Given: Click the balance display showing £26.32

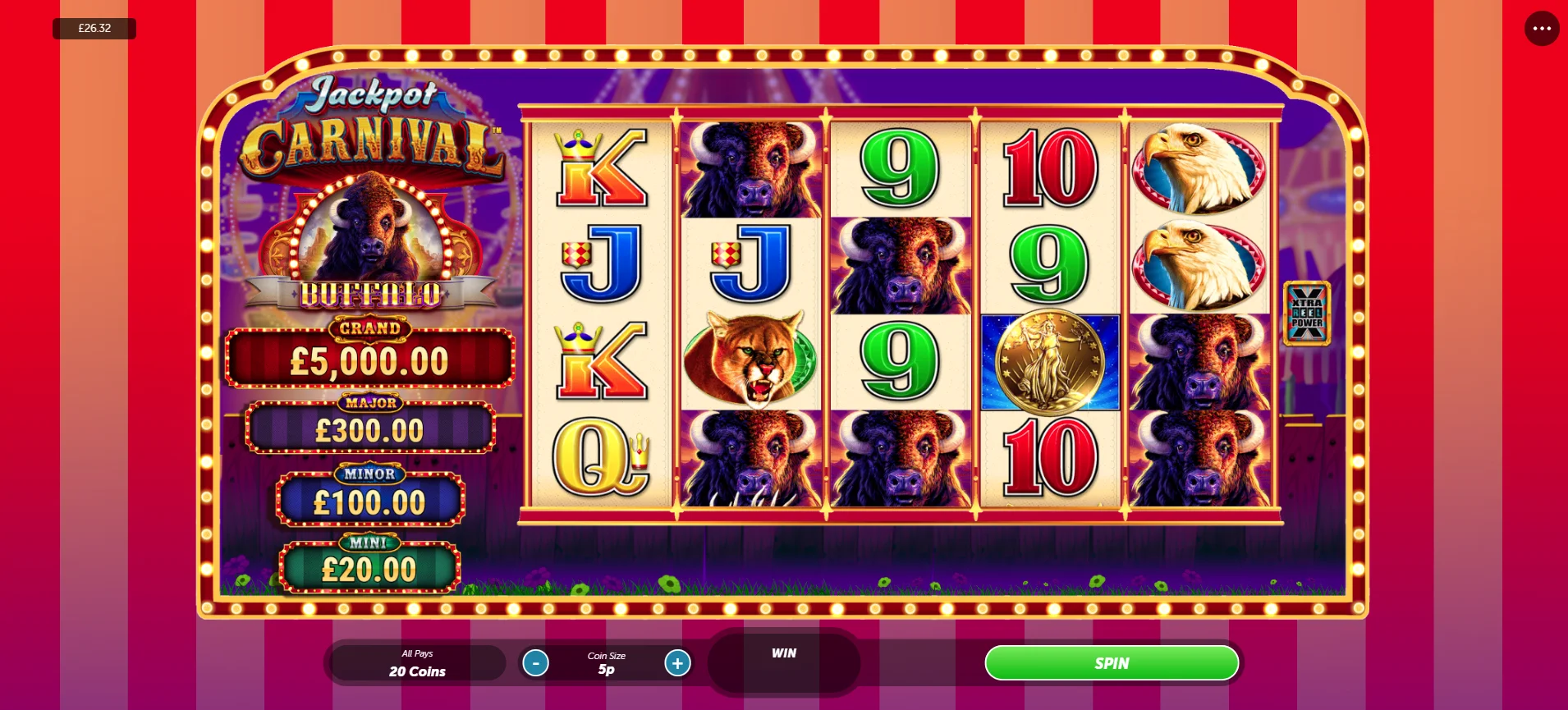Looking at the screenshot, I should pos(94,28).
